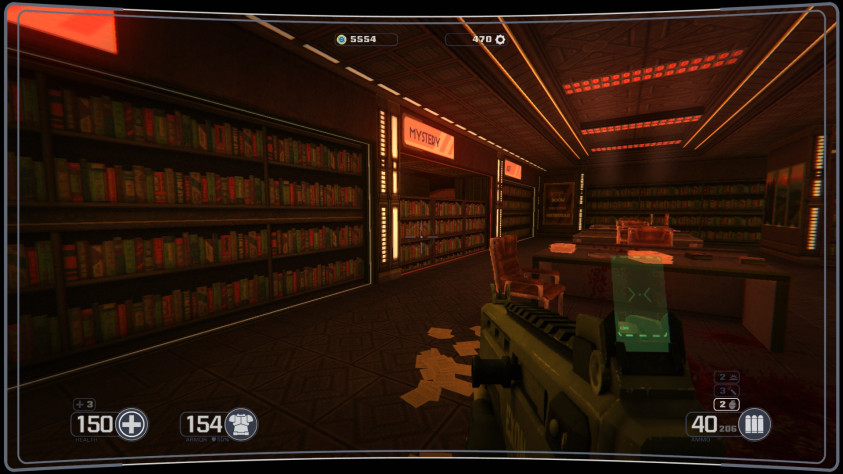Select the mine item slot above the knife
This screenshot has height=474, width=843.
(727, 377)
